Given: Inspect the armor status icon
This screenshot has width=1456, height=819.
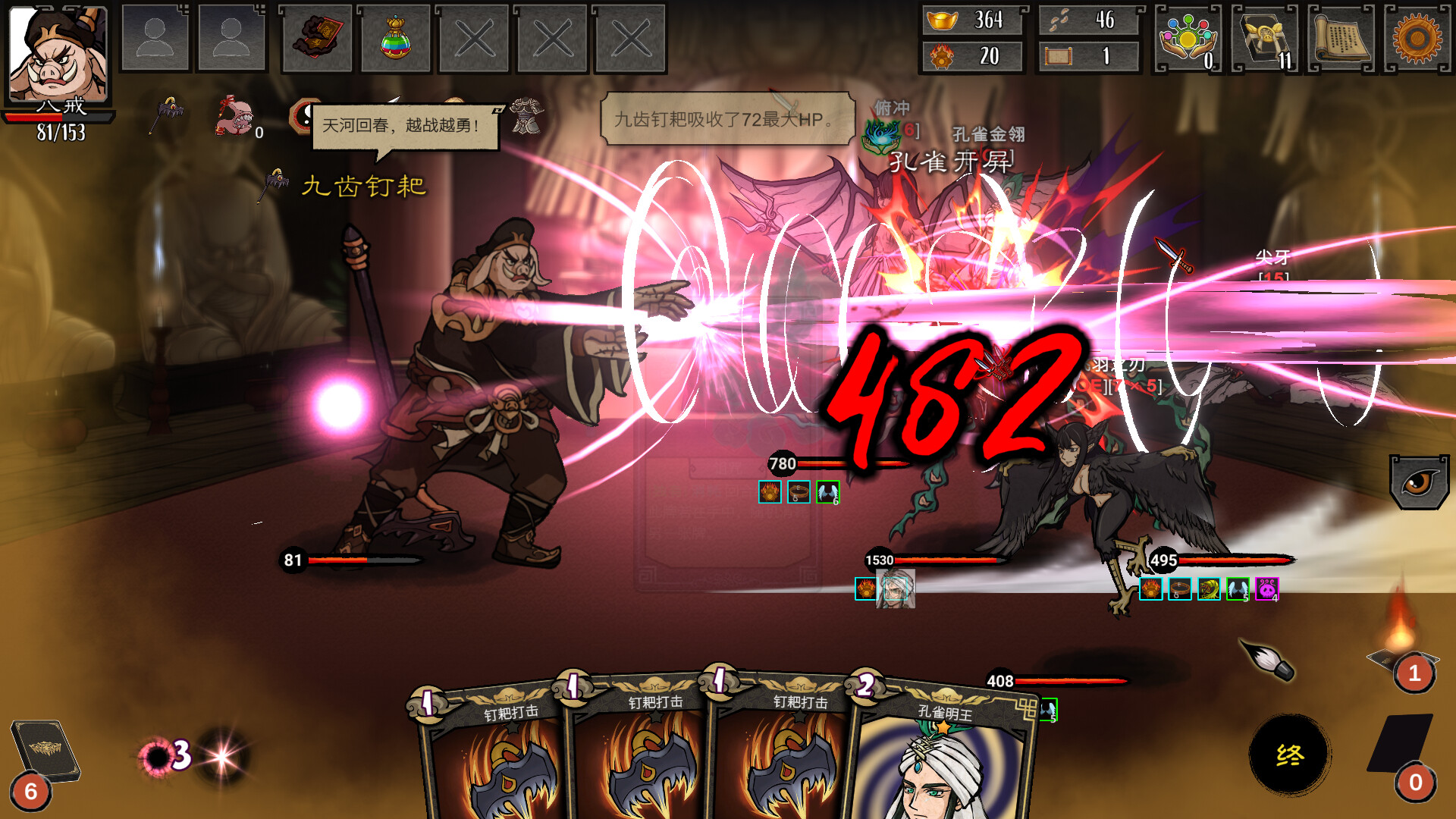Looking at the screenshot, I should pyautogui.click(x=526, y=116).
